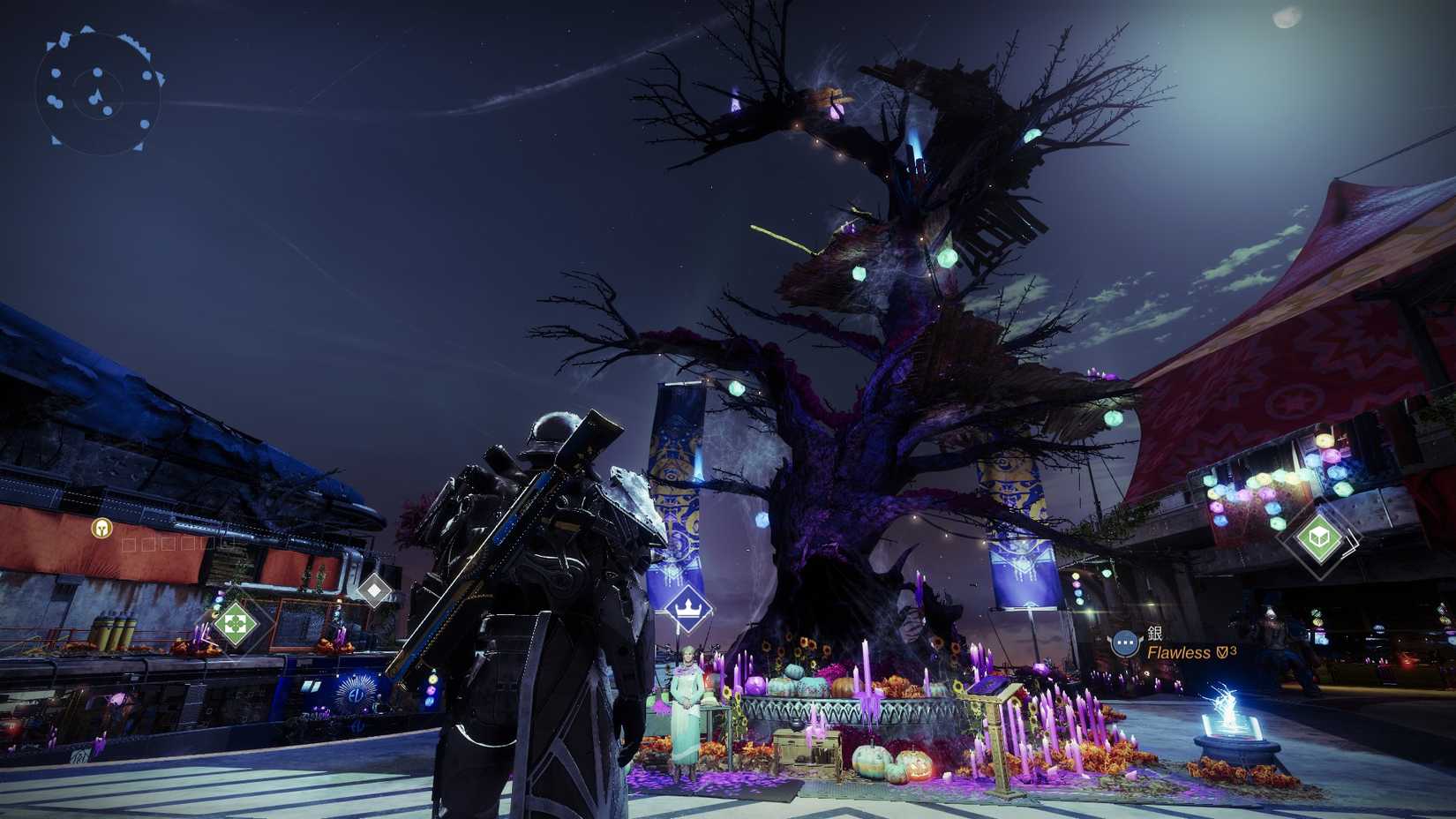The image size is (1456, 819).
Task: Select the blue chat bubble nameplate icon
Action: coord(1124,642)
